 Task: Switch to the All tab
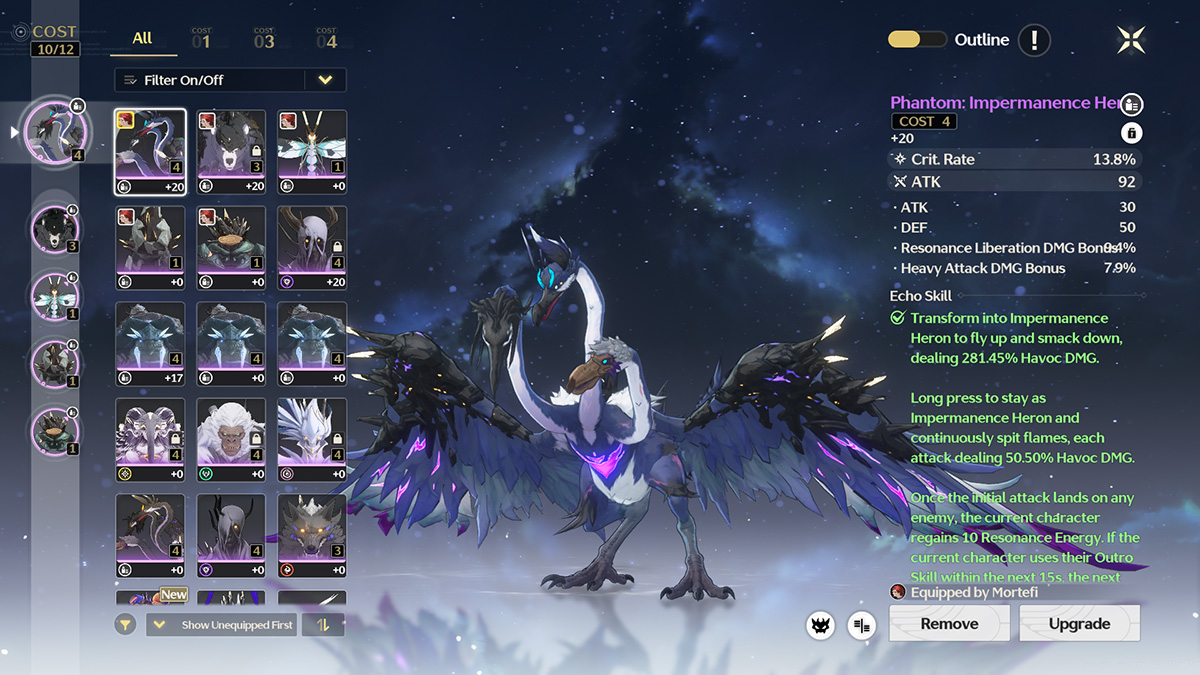(x=143, y=38)
